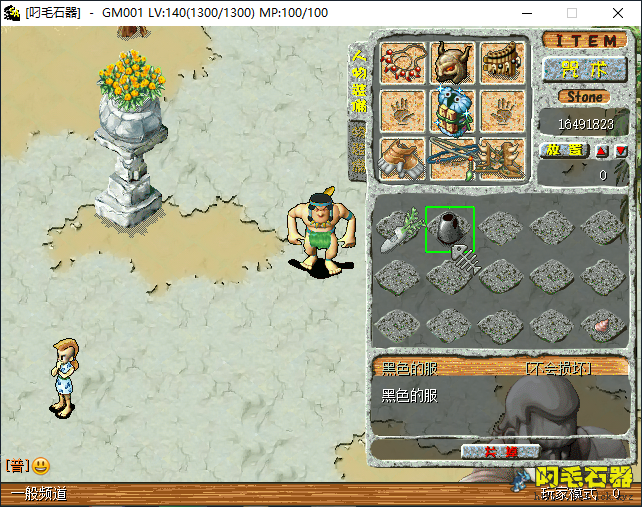Decrease the stone amount with the down arrow
This screenshot has width=642, height=507.
coord(621,151)
